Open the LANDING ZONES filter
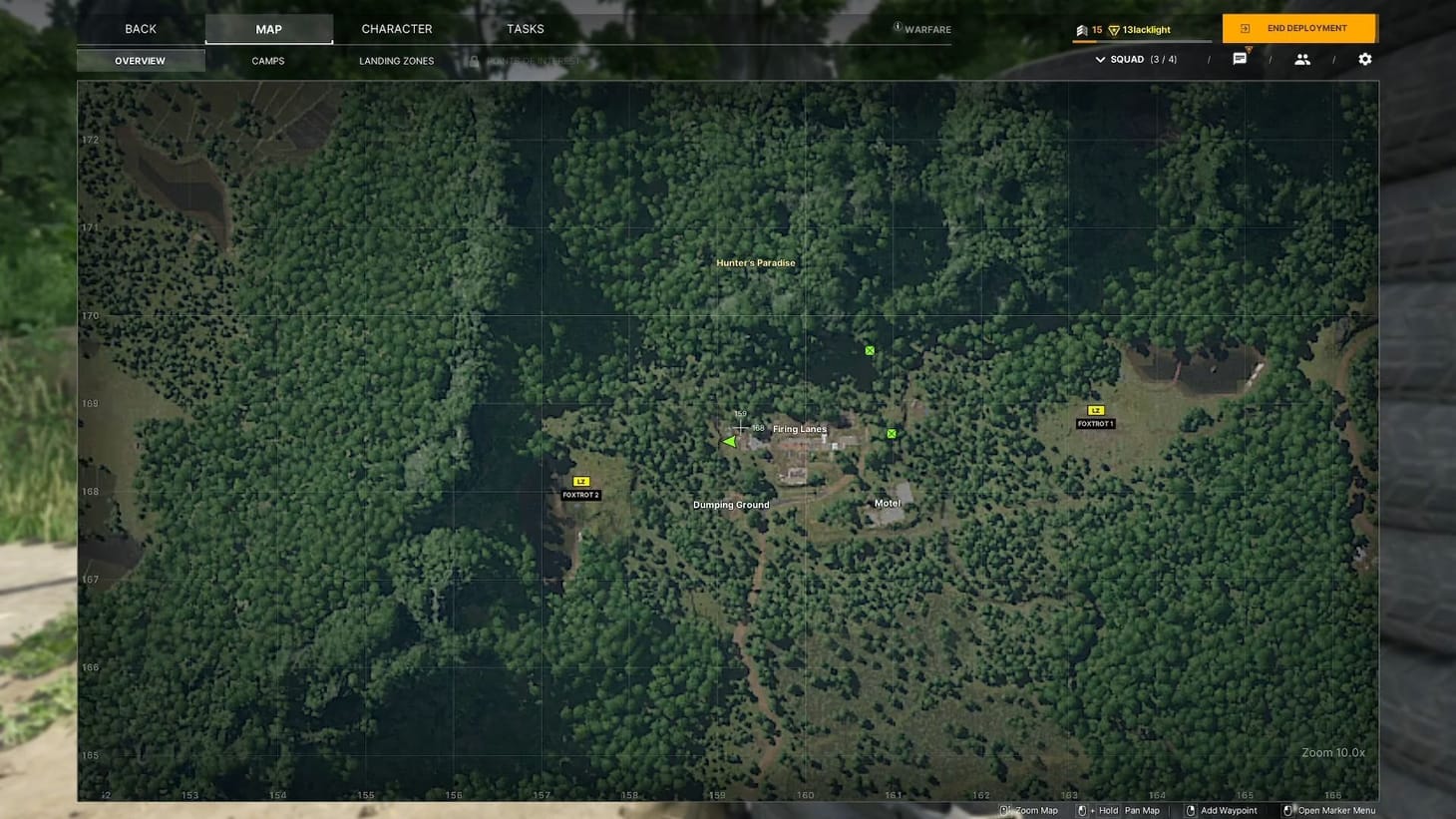Viewport: 1456px width, 819px height. [x=396, y=61]
